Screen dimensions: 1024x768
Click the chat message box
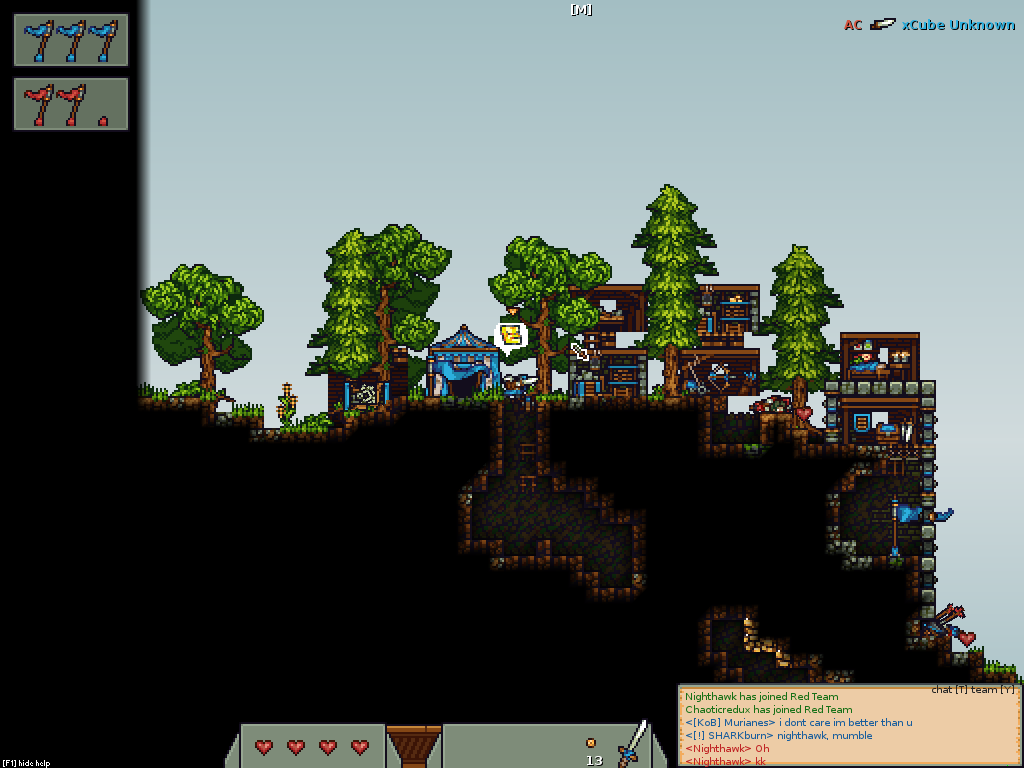click(849, 727)
